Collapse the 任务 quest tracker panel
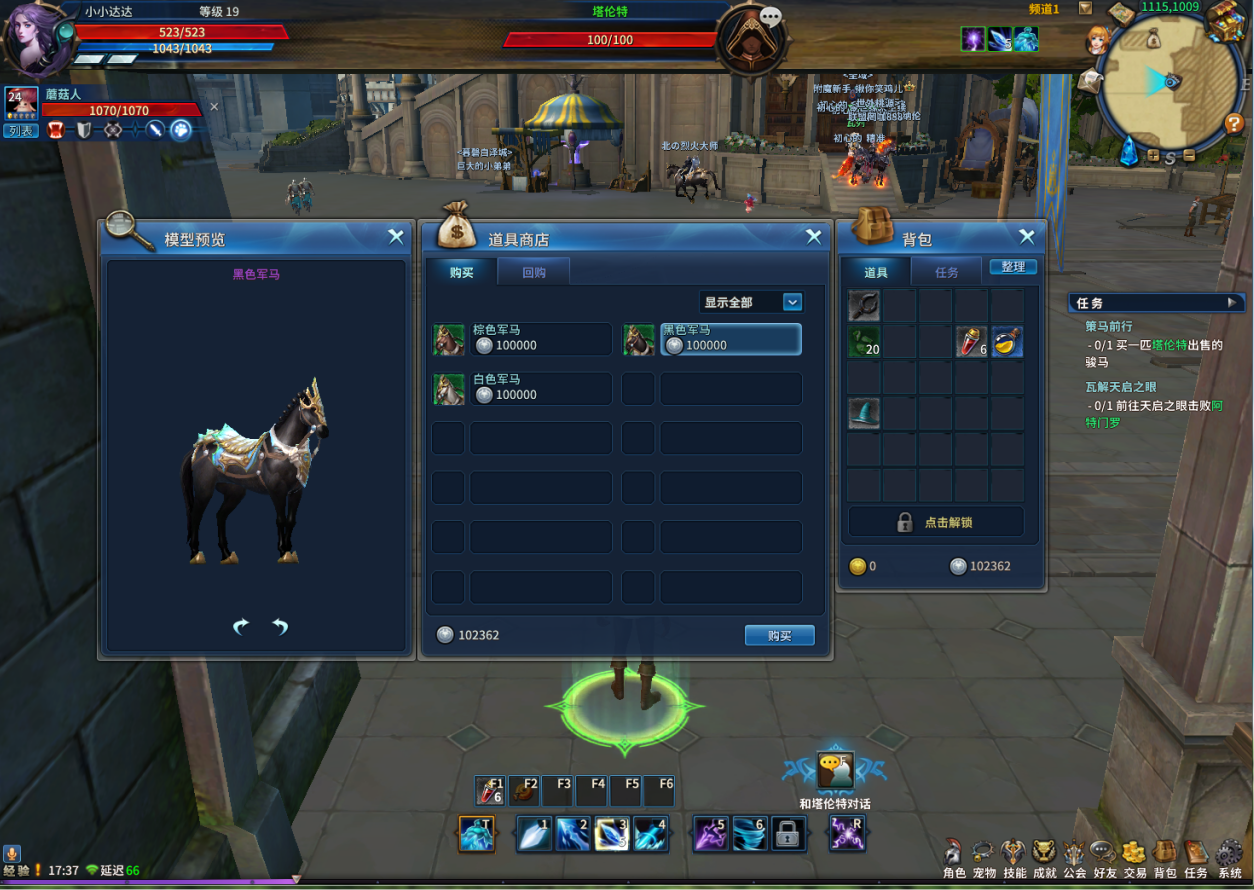 [1231, 302]
